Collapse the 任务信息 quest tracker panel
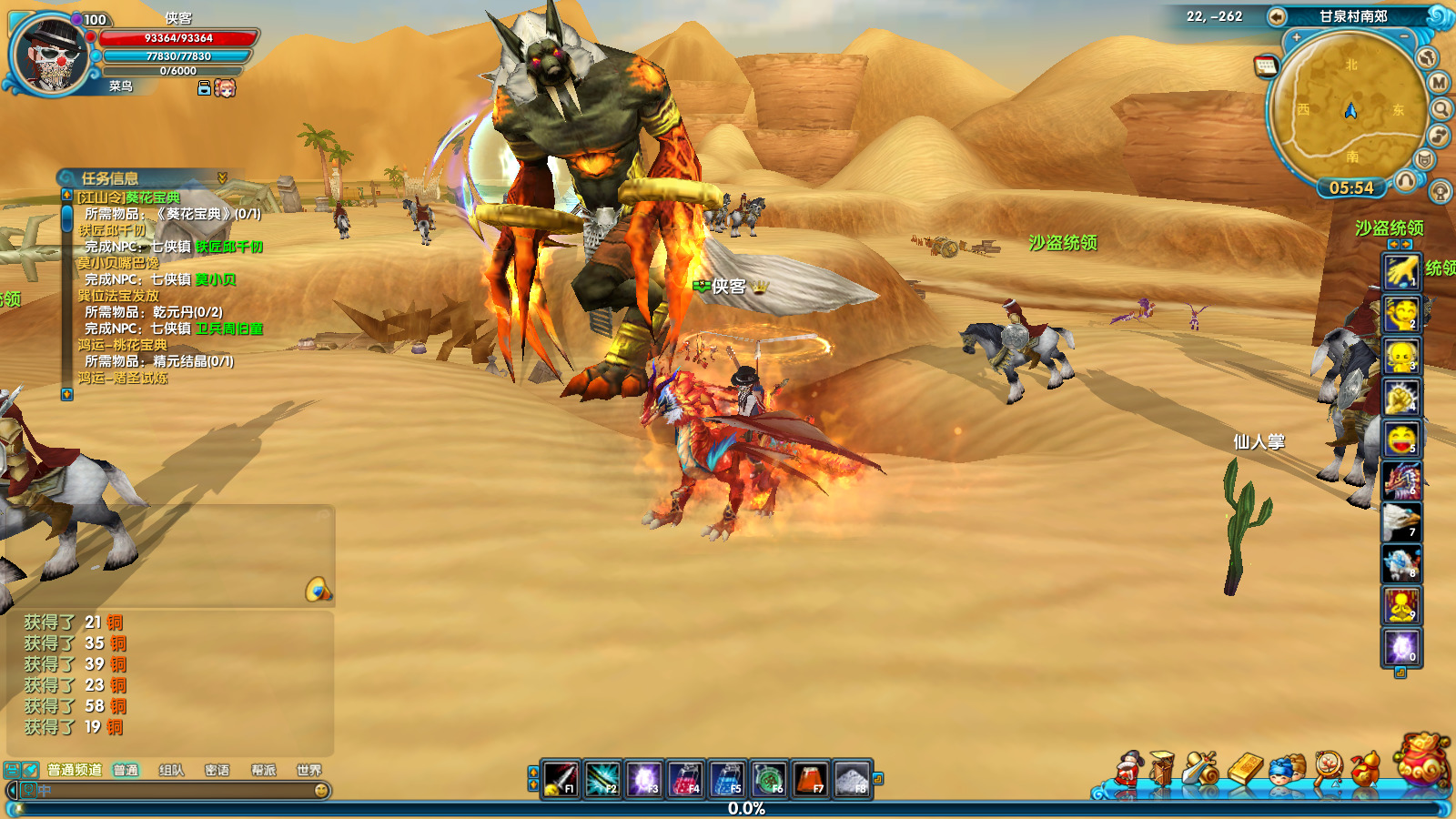 click(222, 177)
